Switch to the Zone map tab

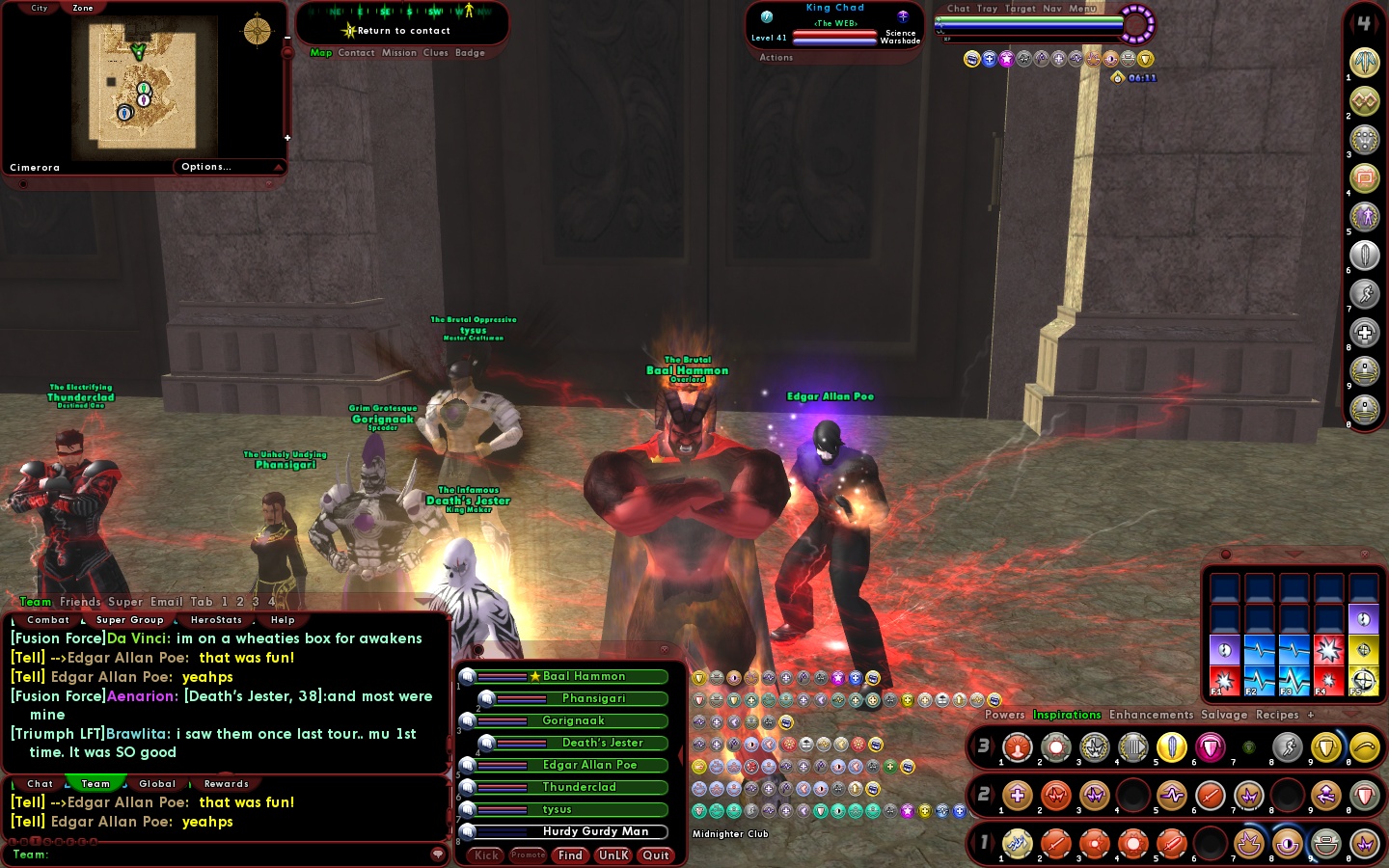[x=83, y=8]
